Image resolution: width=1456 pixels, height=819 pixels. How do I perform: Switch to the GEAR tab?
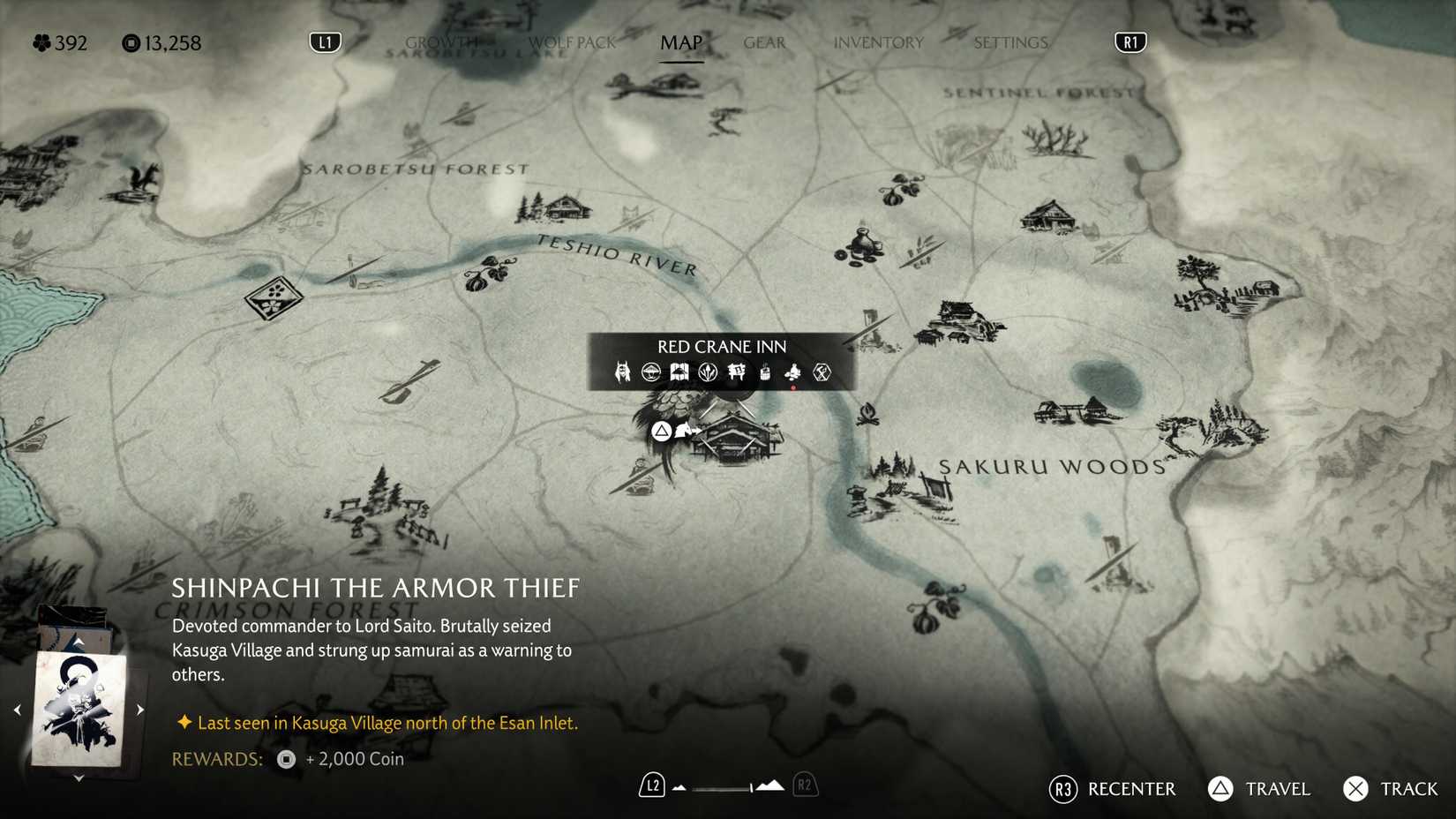click(763, 41)
